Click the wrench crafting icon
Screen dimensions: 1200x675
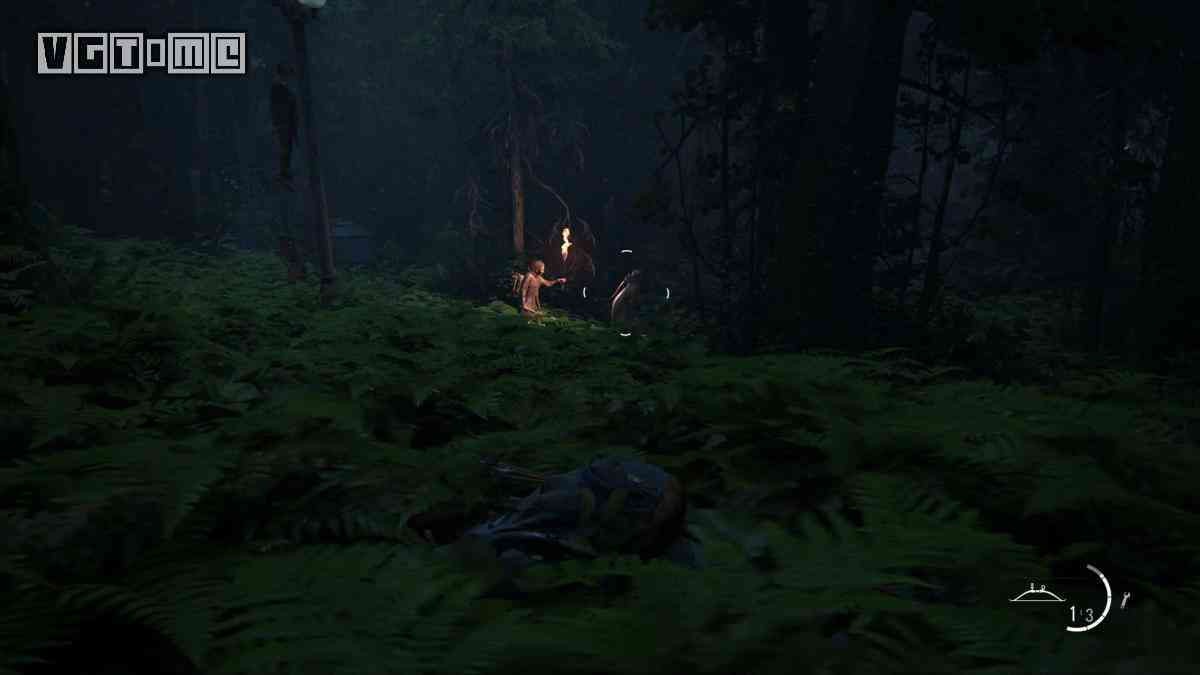point(1125,600)
